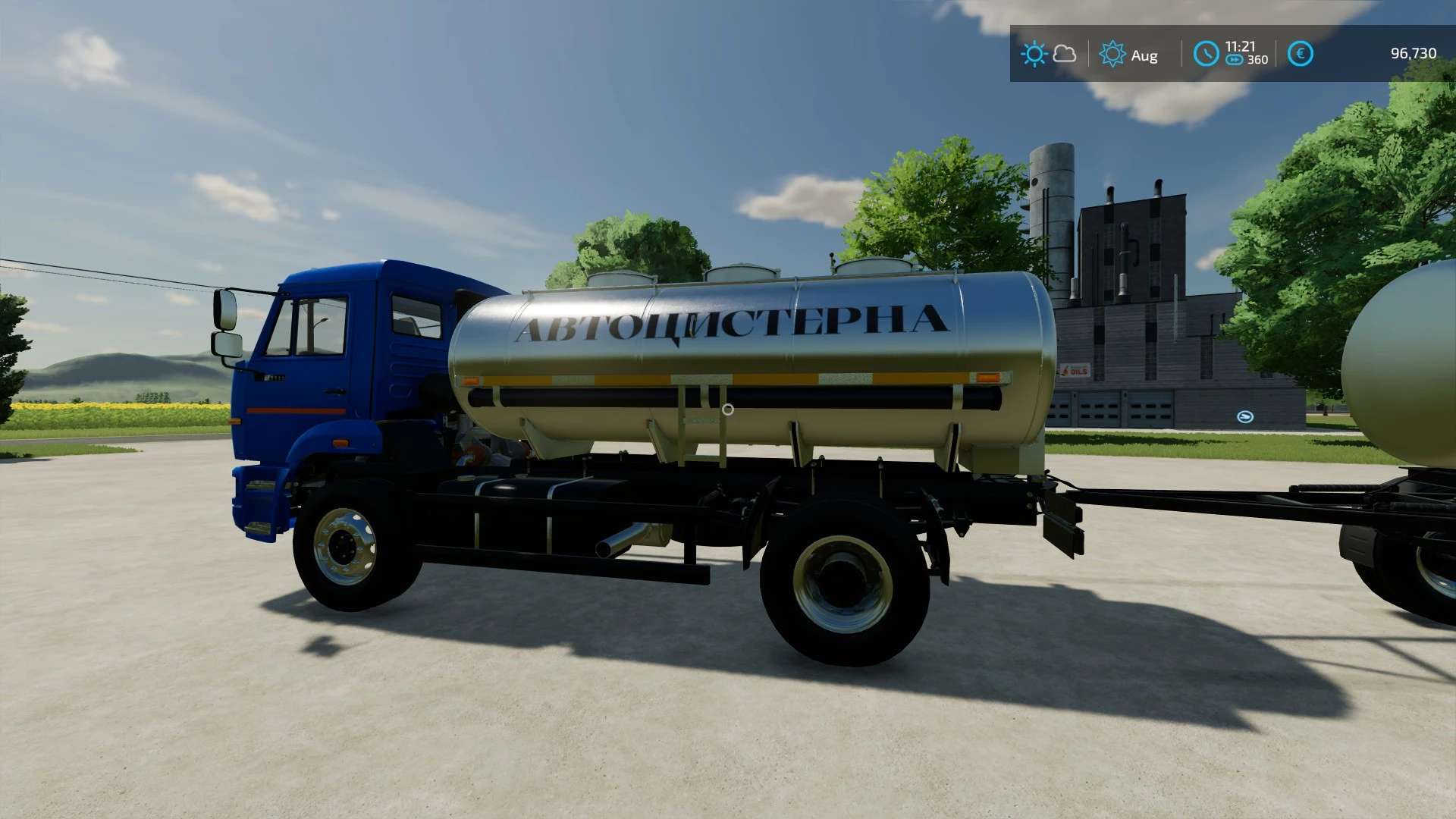Select the August season gear icon

pyautogui.click(x=1112, y=55)
